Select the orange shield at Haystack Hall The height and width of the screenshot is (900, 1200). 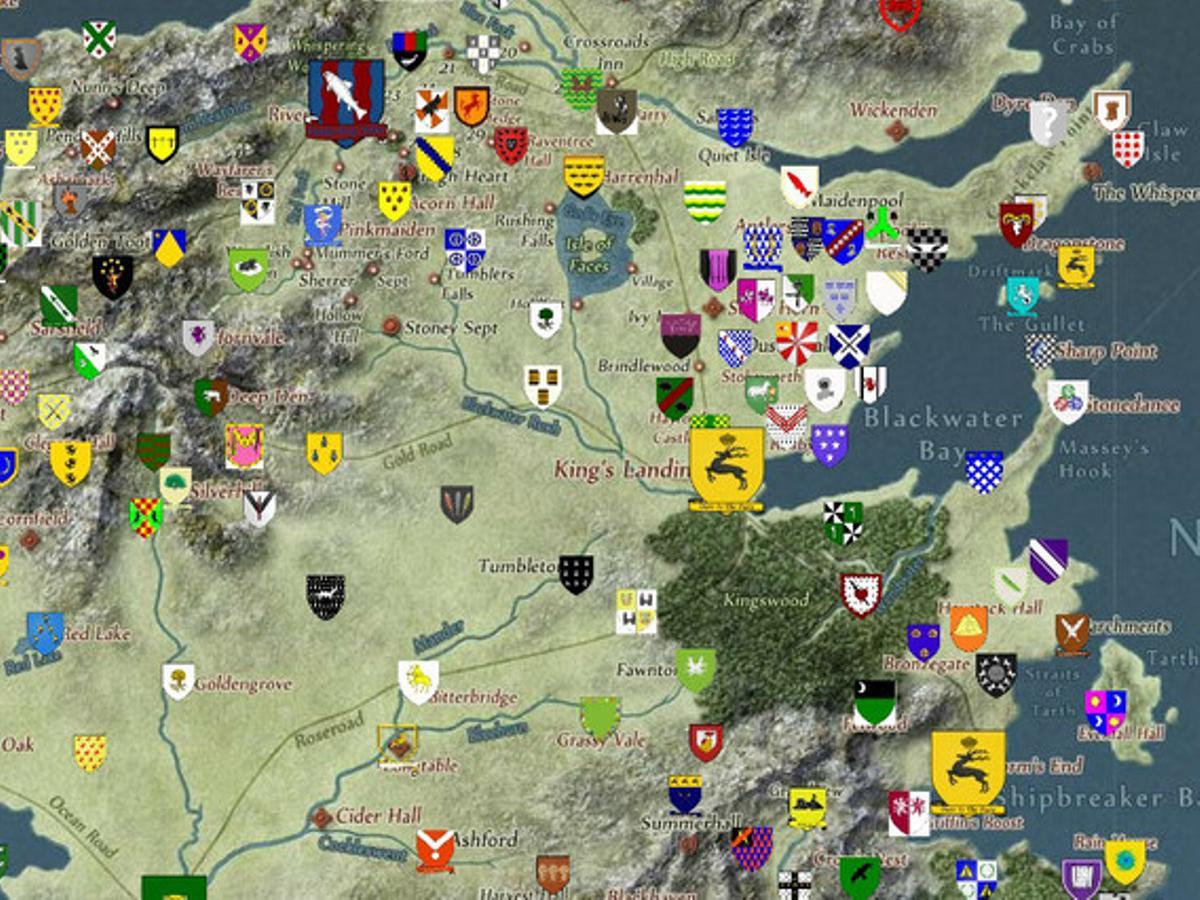point(968,628)
